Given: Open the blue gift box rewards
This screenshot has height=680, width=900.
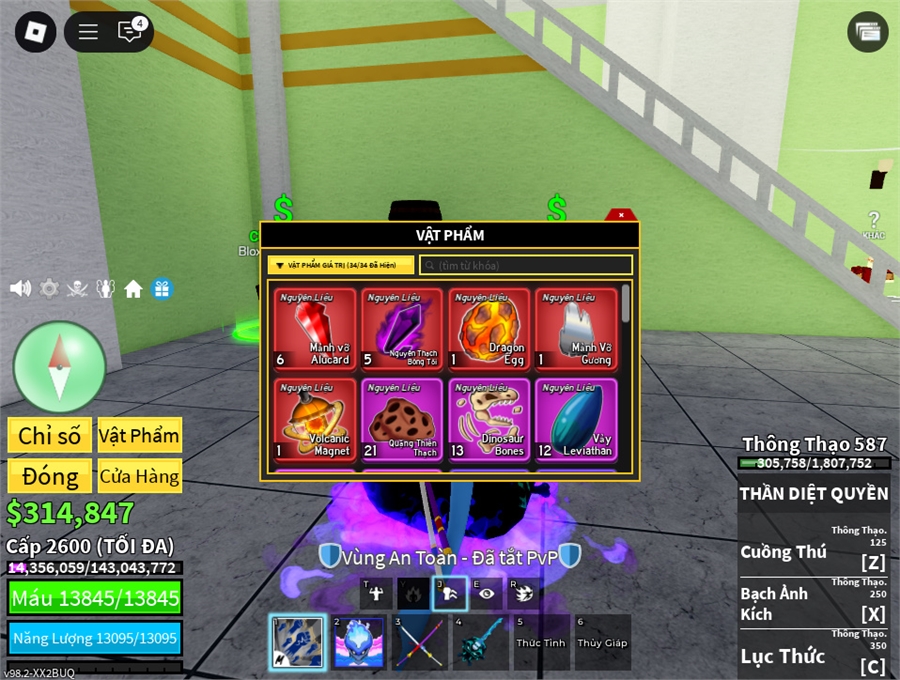Looking at the screenshot, I should click(162, 289).
